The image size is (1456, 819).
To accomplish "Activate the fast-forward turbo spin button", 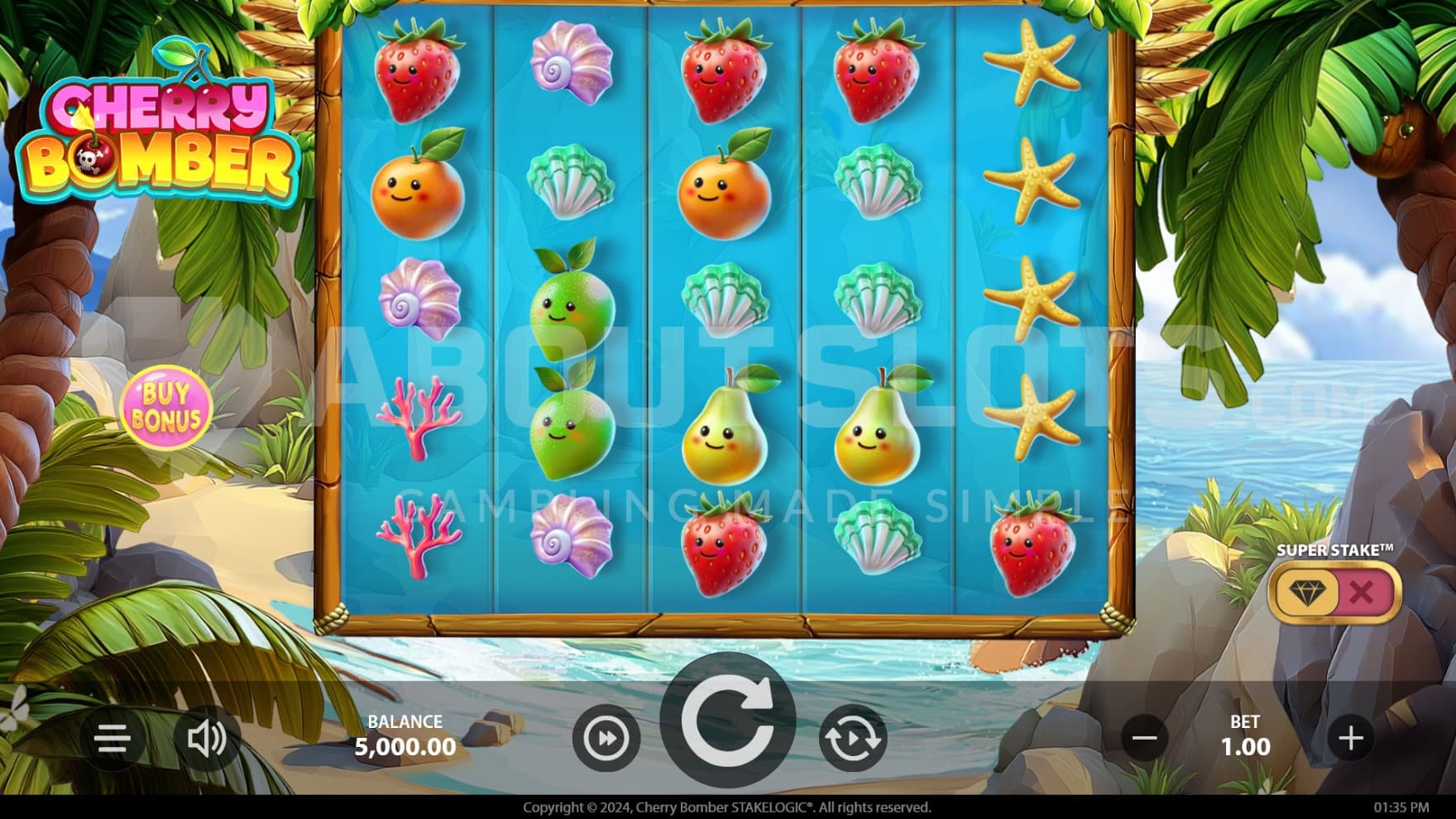I will coord(606,738).
